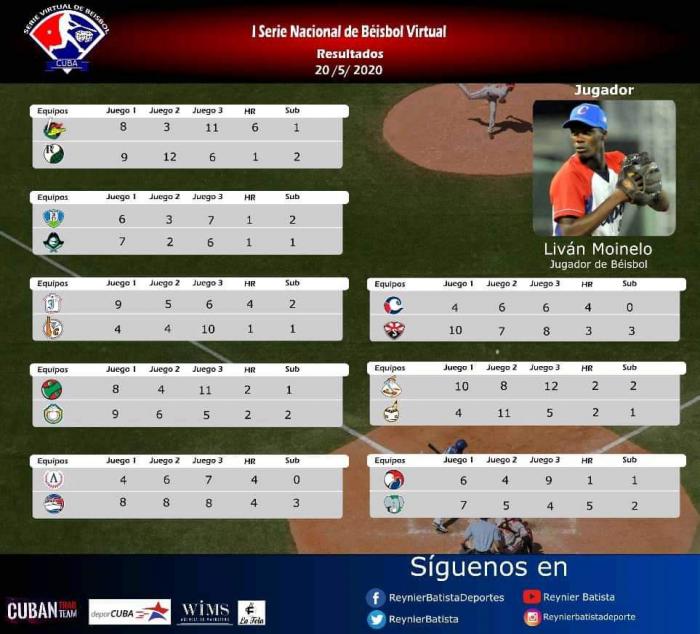Open the ReynierBatistaDeportes Facebook icon
This screenshot has width=700, height=634.
(377, 598)
